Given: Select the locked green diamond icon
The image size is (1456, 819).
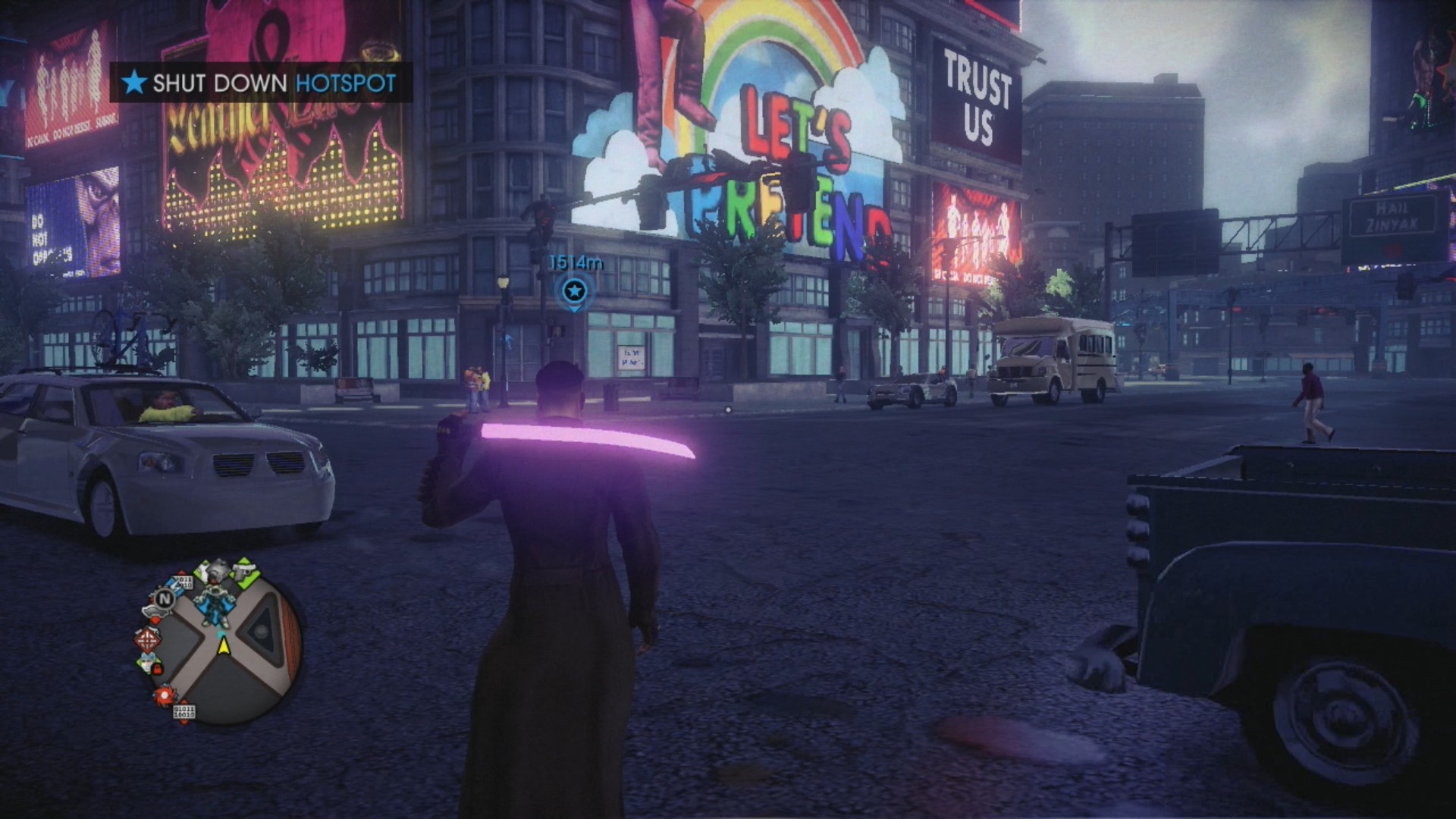Looking at the screenshot, I should click(150, 664).
